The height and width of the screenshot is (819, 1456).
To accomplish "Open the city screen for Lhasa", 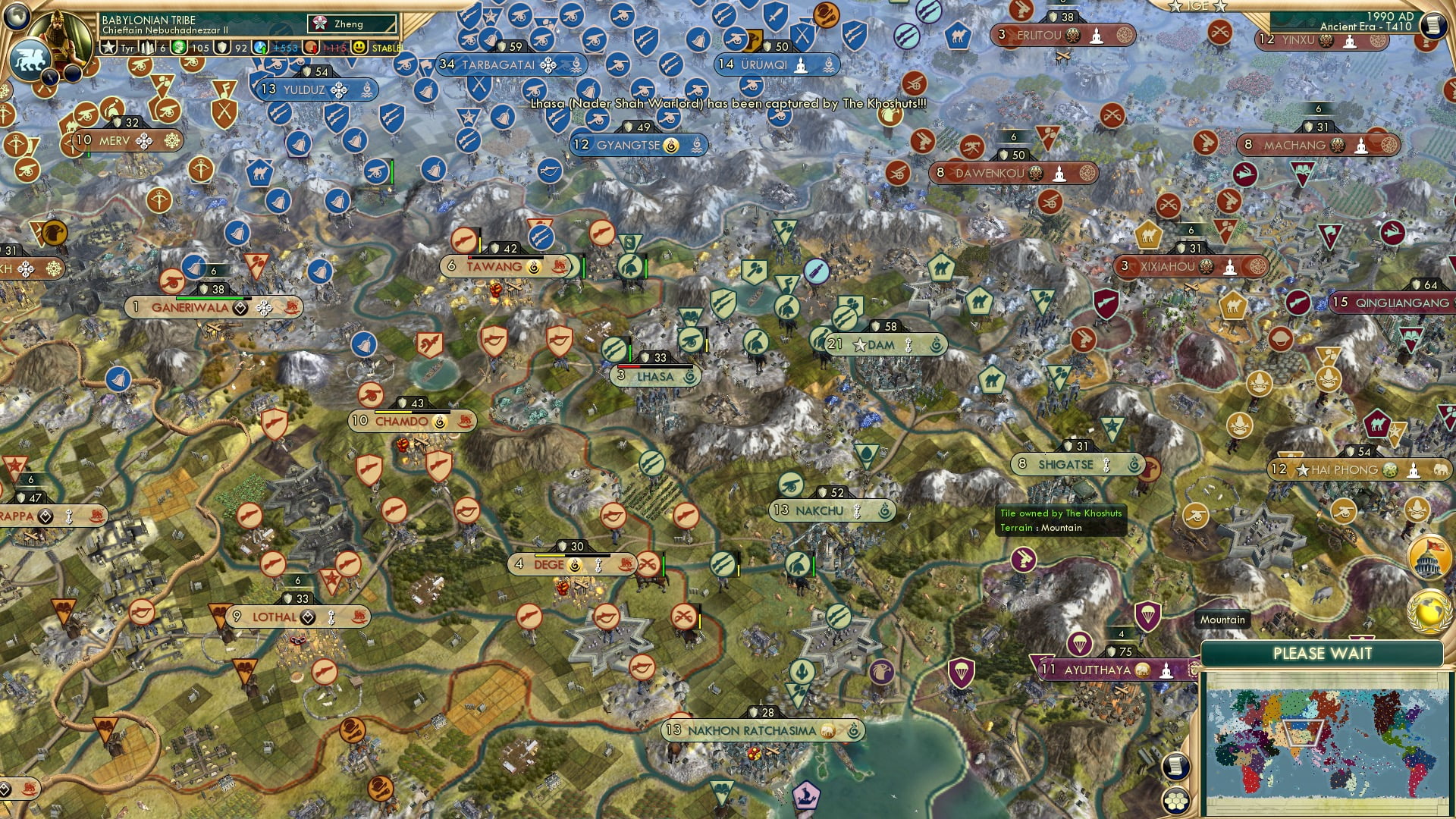I will pyautogui.click(x=656, y=376).
